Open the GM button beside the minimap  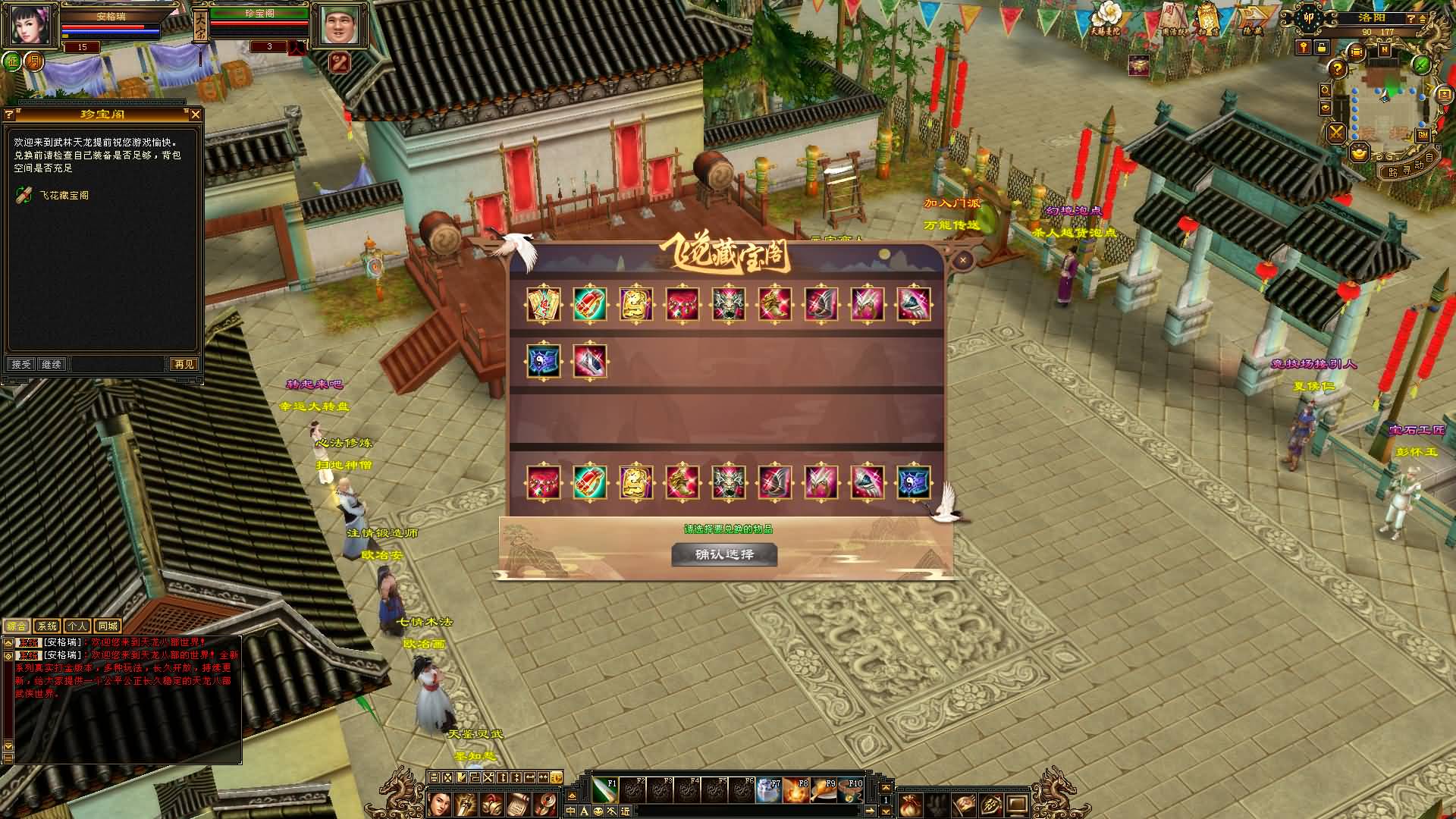click(x=1423, y=135)
